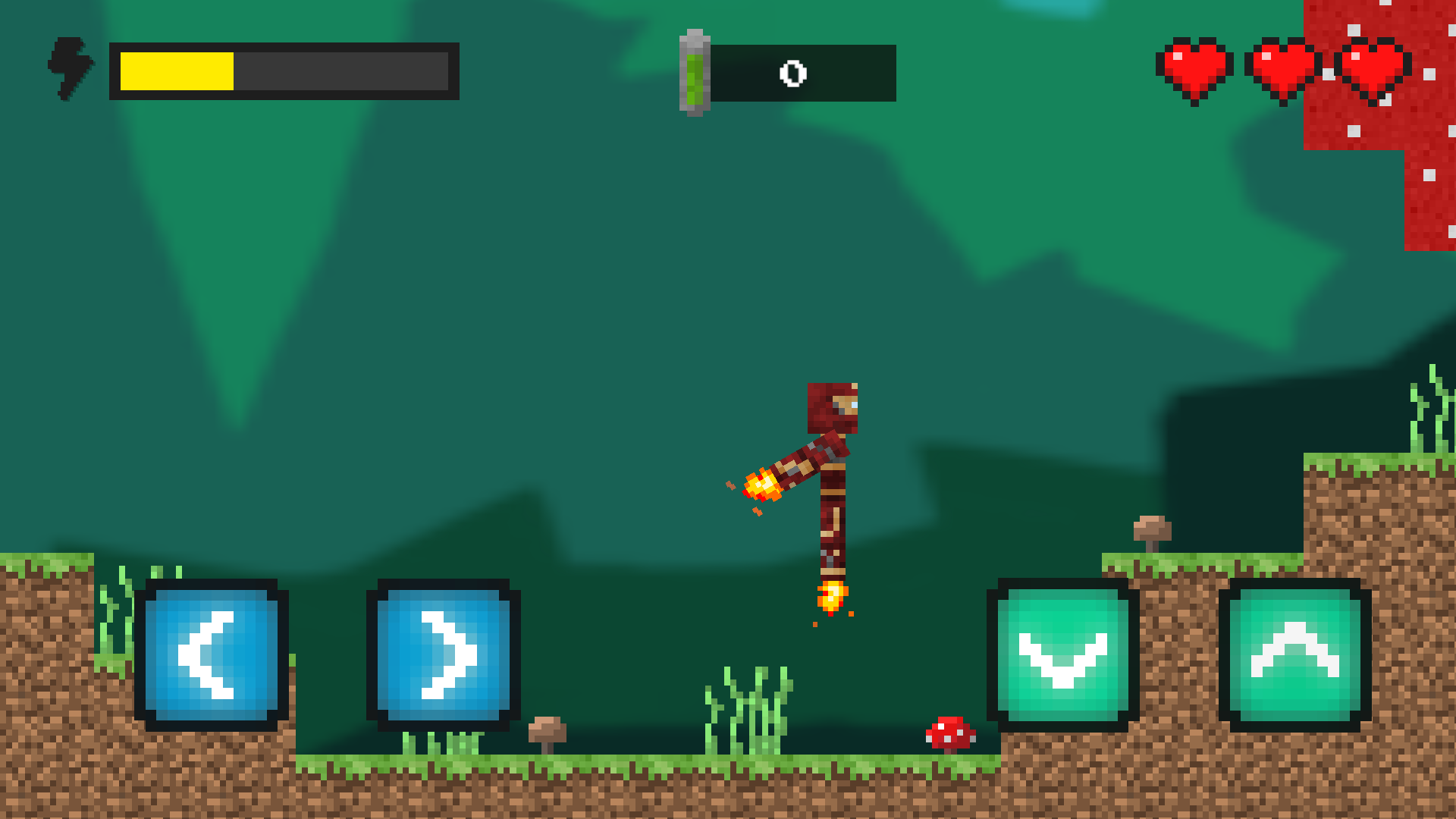This screenshot has width=1456, height=819.
Task: Click the yellow energy progress bar
Action: 176,71
